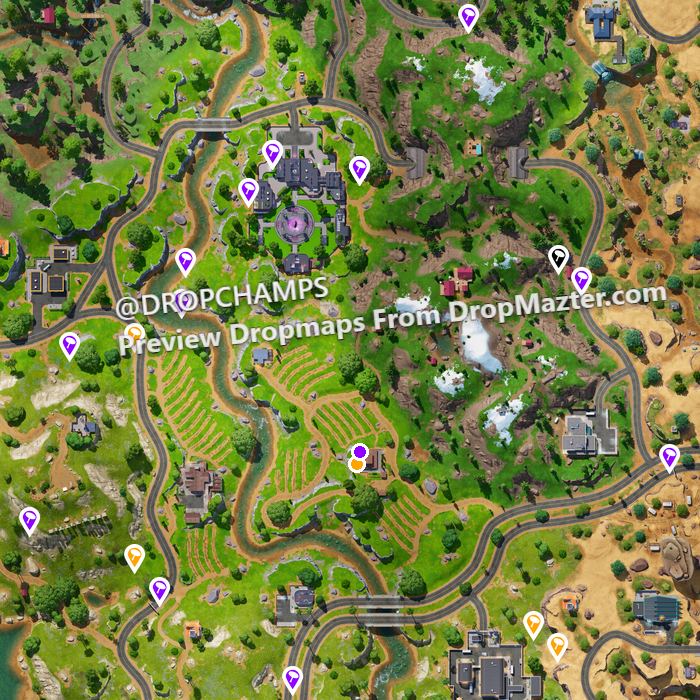
Task: Select the black map pin marker
Action: pyautogui.click(x=559, y=259)
